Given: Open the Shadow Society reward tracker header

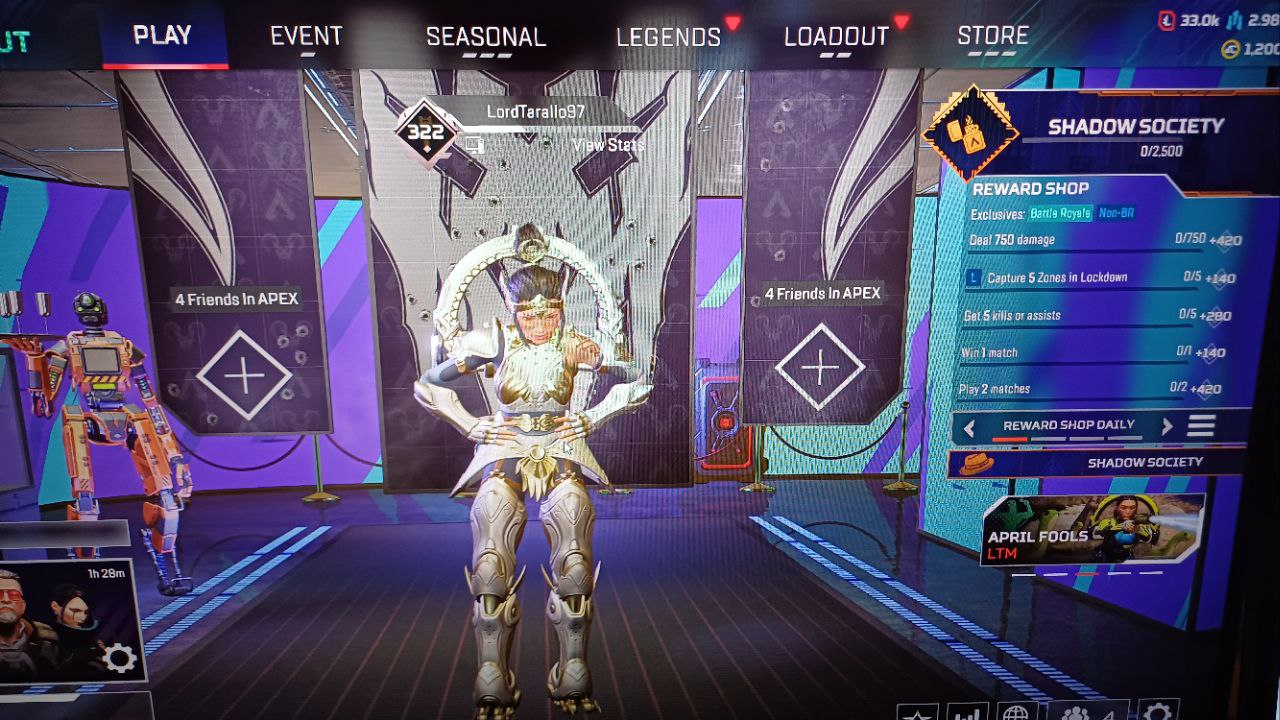Looking at the screenshot, I should 1135,127.
